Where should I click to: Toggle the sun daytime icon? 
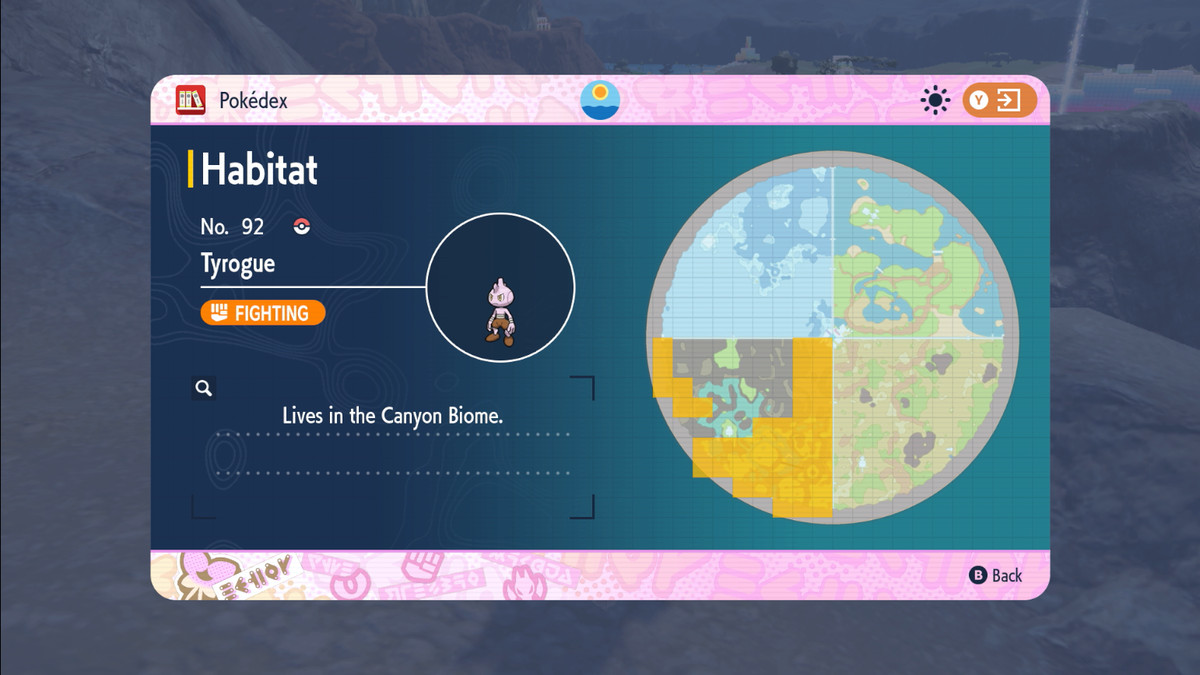[x=936, y=100]
